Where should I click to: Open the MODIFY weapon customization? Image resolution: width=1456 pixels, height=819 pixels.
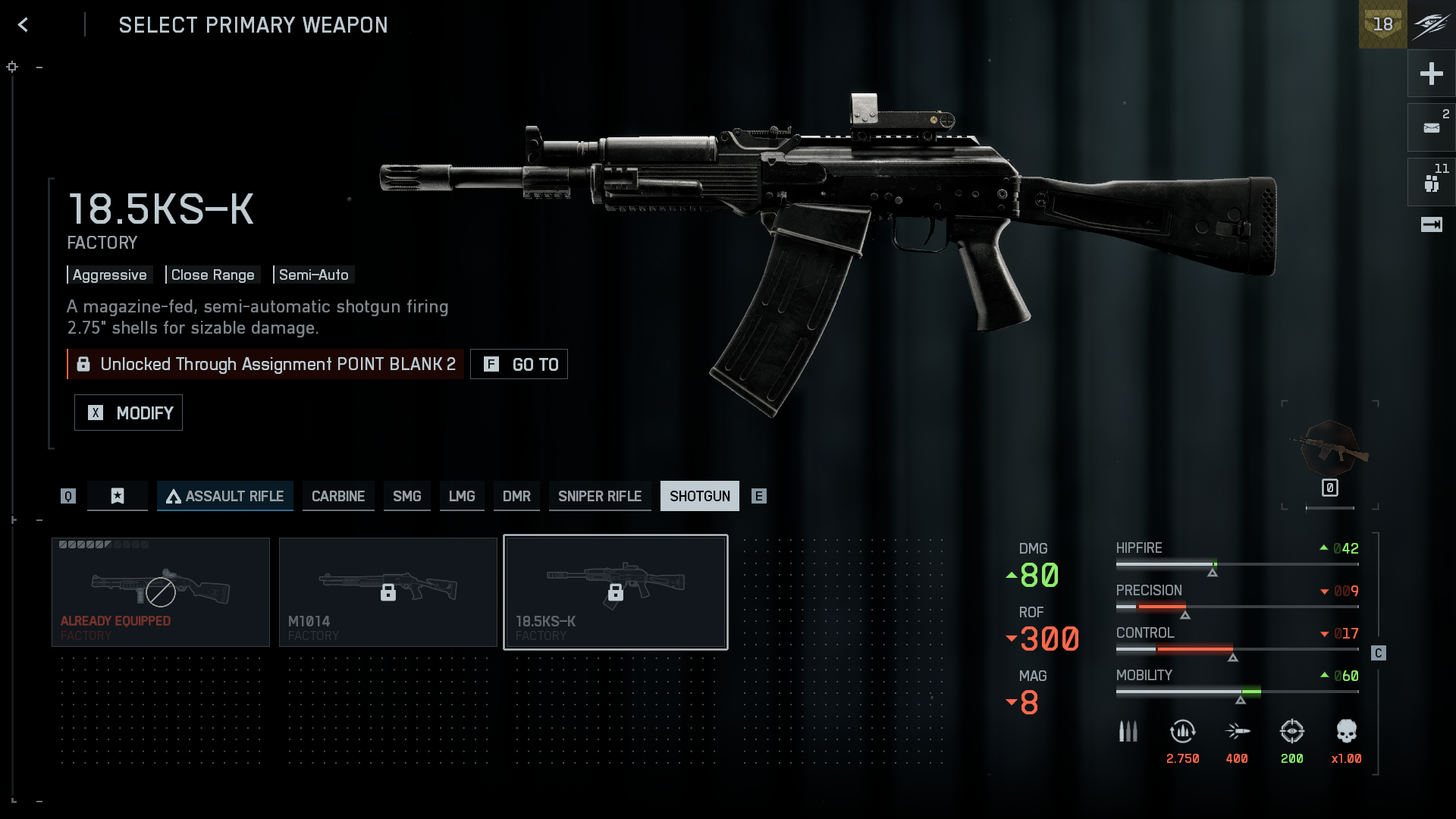click(x=128, y=413)
